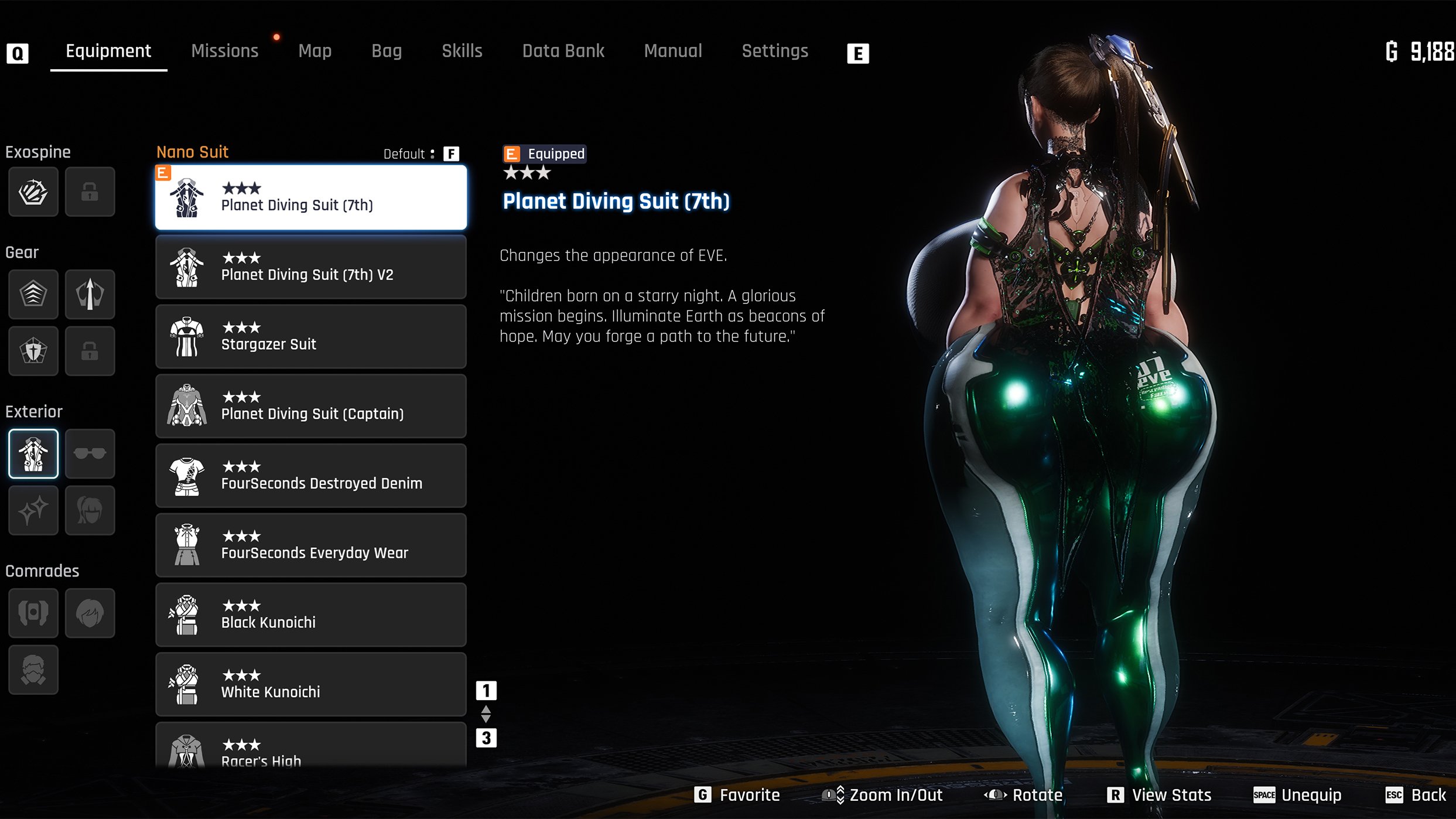The height and width of the screenshot is (819, 1456).
Task: Open the Map tab
Action: pyautogui.click(x=315, y=51)
